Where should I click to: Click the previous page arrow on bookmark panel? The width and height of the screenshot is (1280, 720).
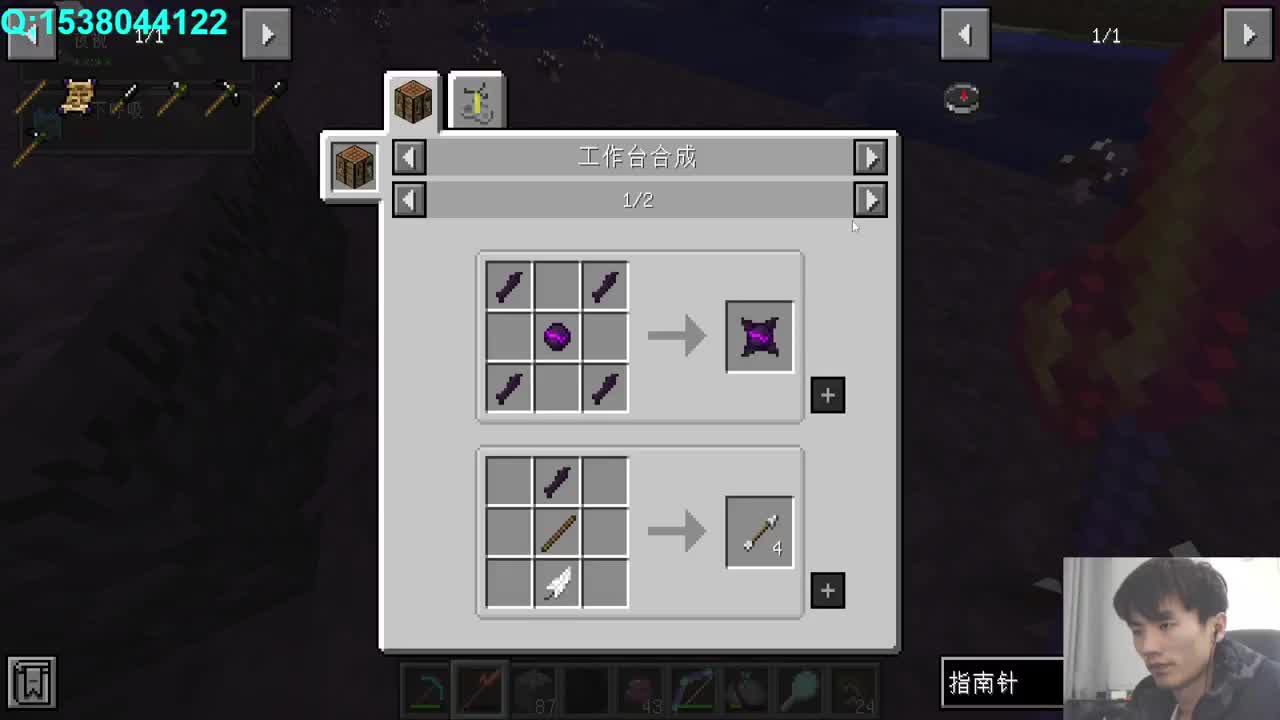[x=32, y=34]
